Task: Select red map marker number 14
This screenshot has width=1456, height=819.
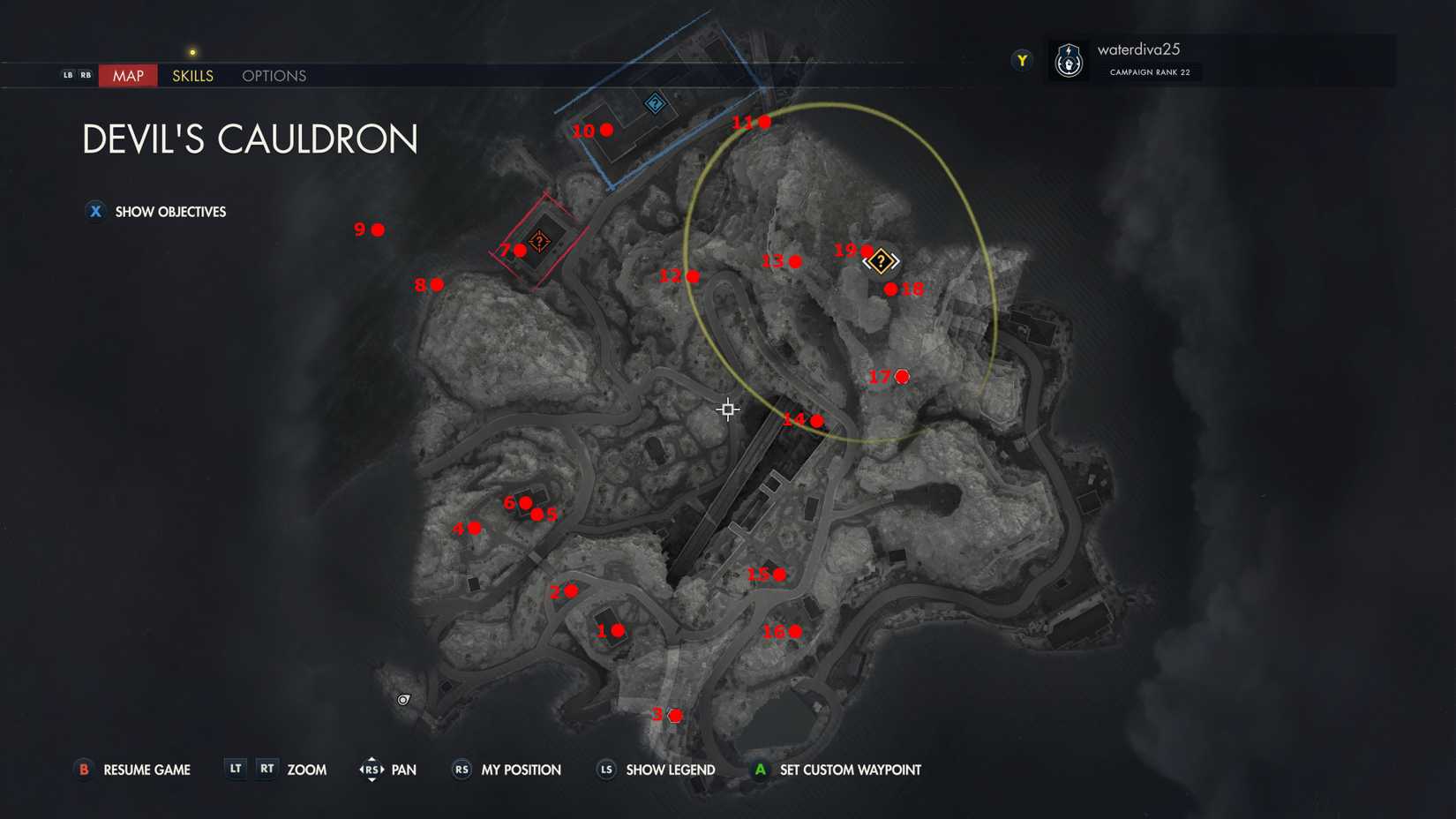Action: pyautogui.click(x=816, y=420)
